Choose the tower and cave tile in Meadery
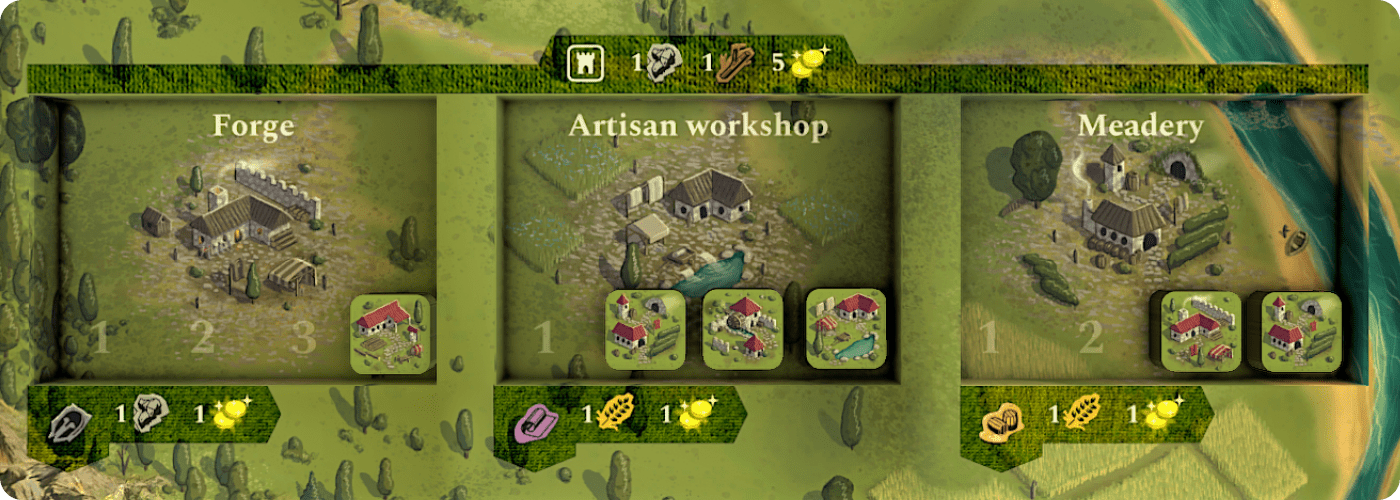This screenshot has width=1400, height=500. [1301, 331]
